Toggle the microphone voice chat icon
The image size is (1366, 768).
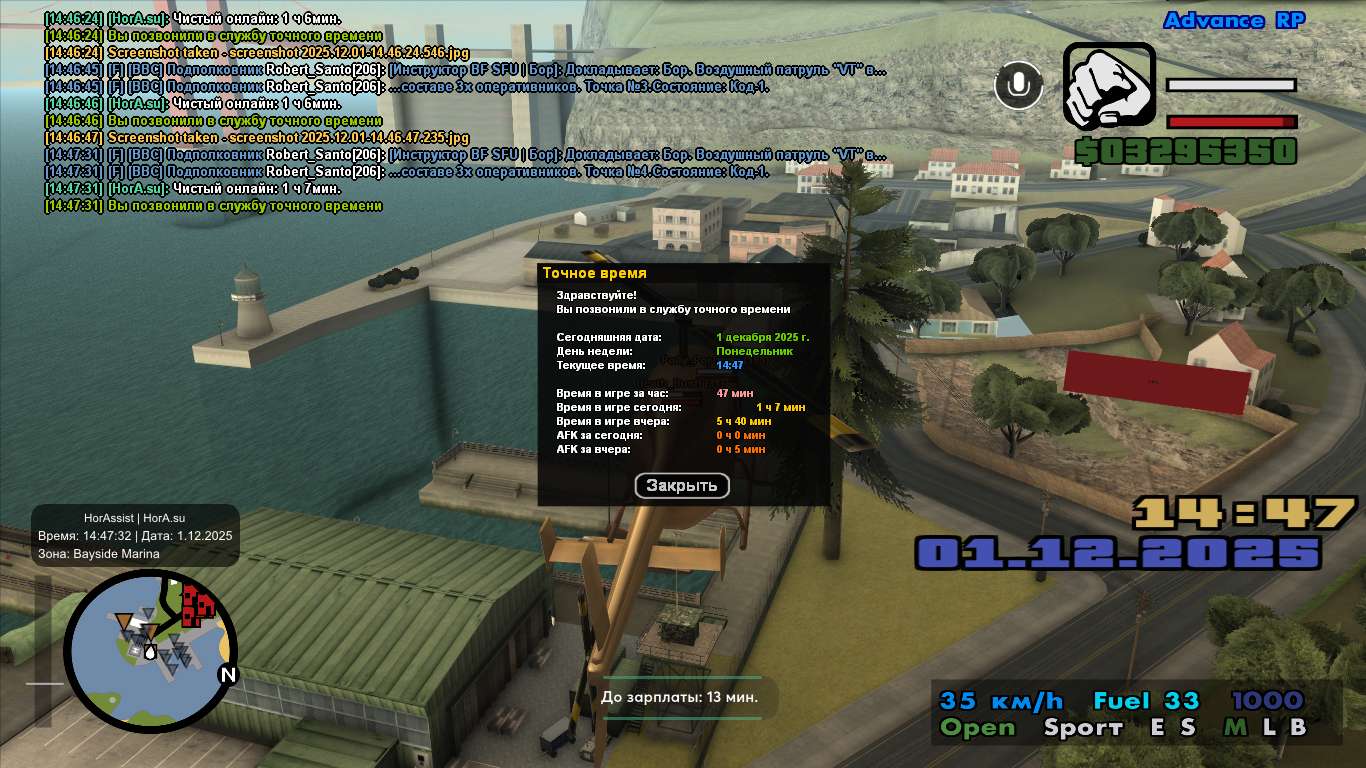click(x=1018, y=85)
